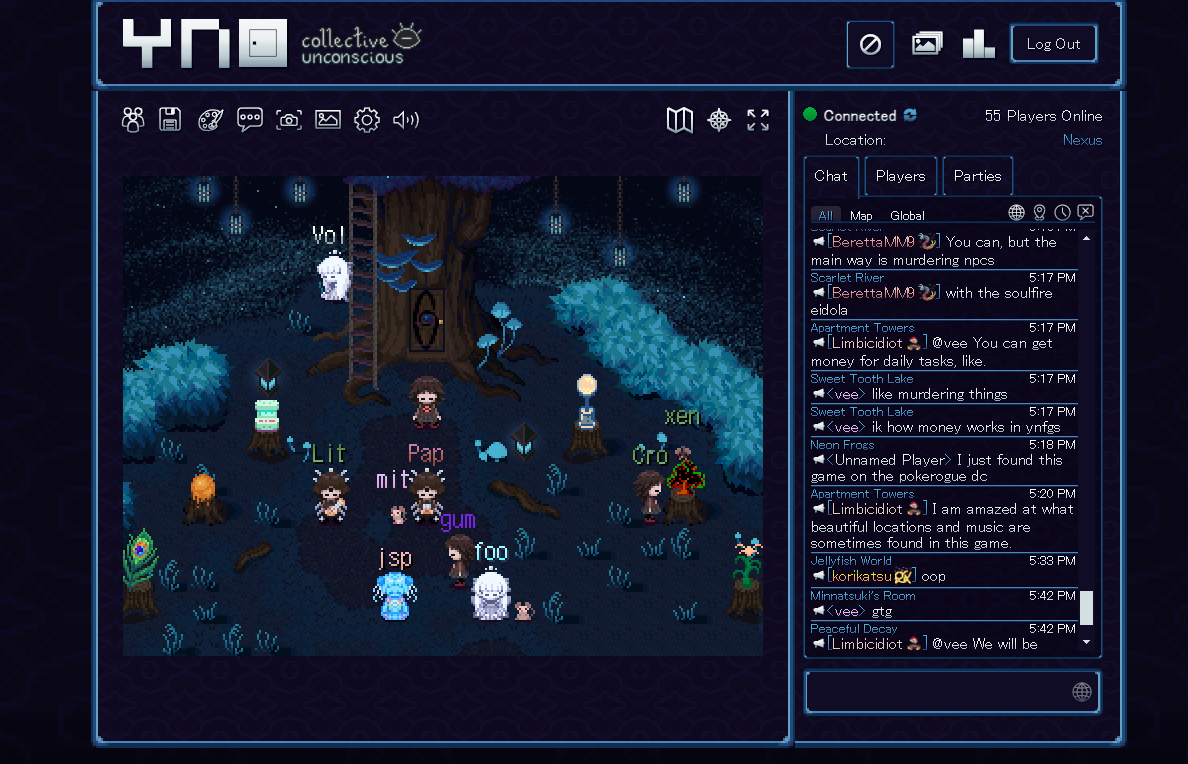Open the rankings bar chart icon
The image size is (1188, 764).
pos(978,44)
